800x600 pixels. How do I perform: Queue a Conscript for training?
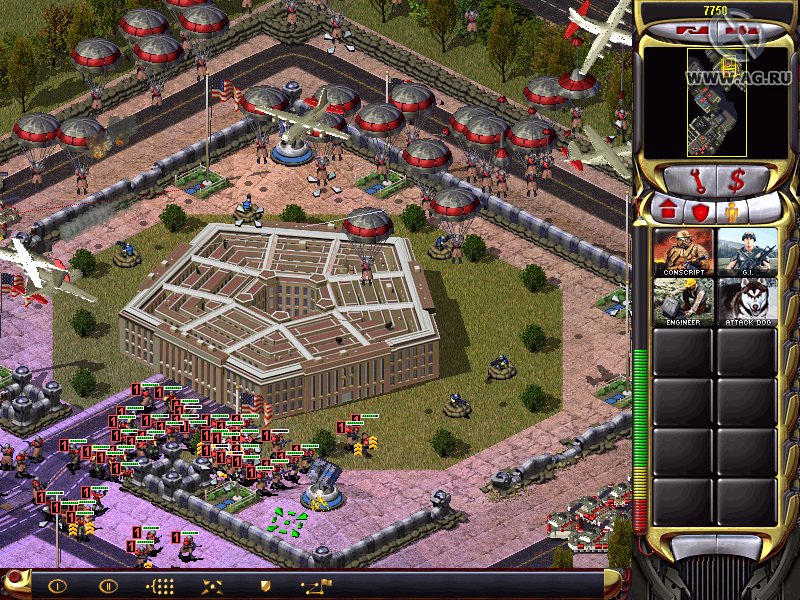click(684, 252)
